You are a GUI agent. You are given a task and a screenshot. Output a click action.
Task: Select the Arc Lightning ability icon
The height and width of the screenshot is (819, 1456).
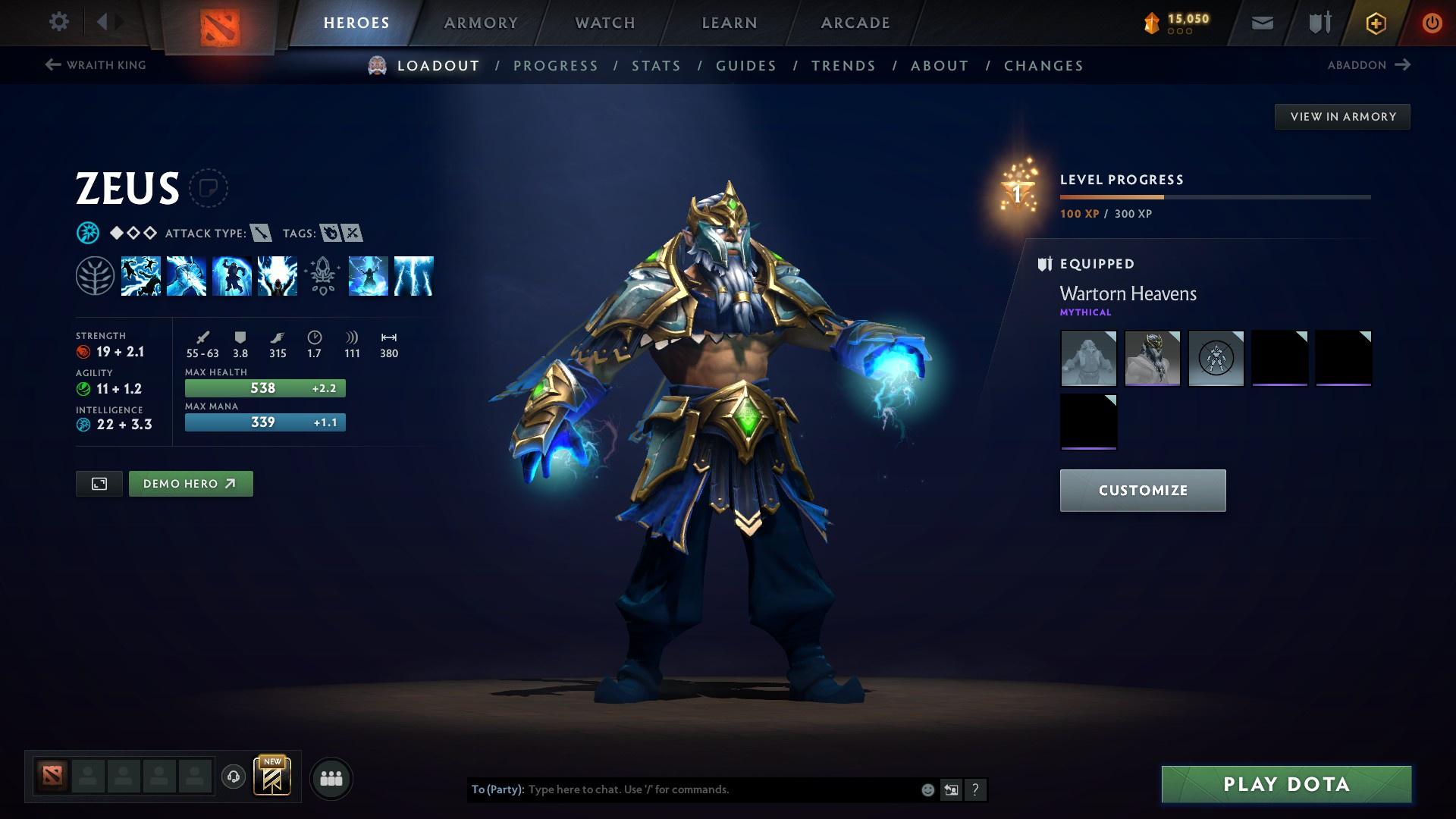click(142, 276)
